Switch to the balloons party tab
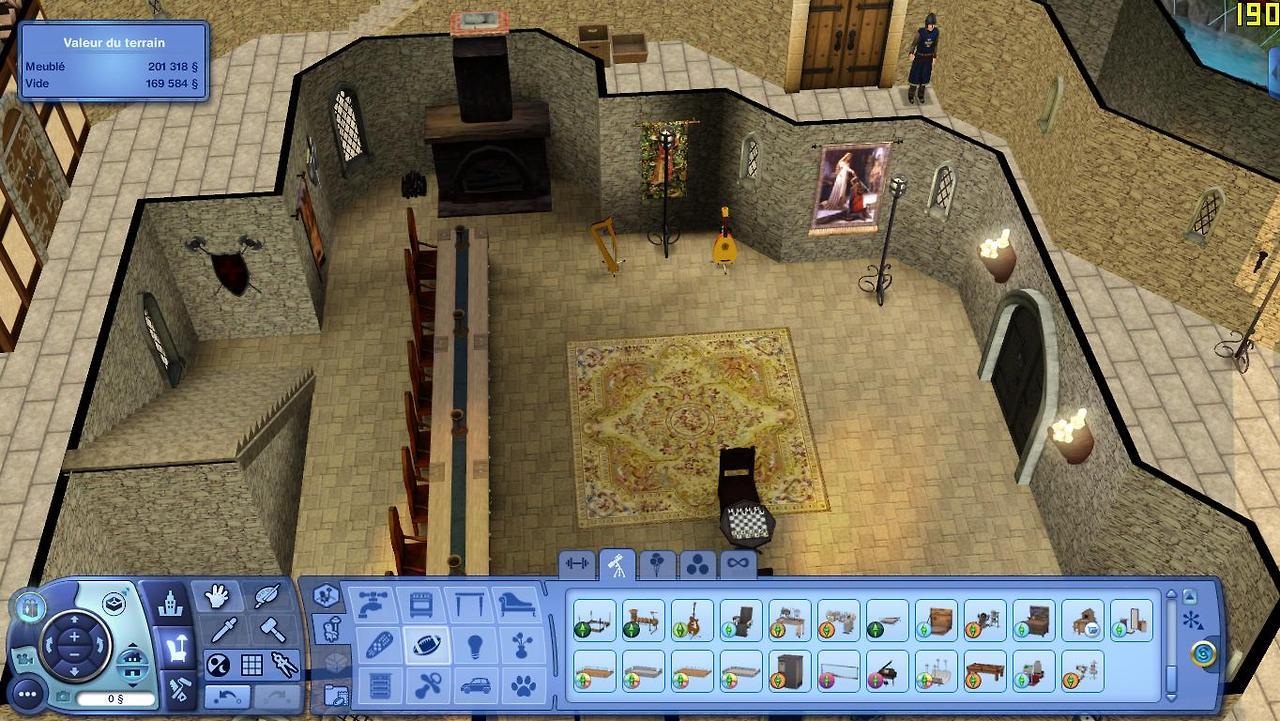1280x721 pixels. [656, 564]
